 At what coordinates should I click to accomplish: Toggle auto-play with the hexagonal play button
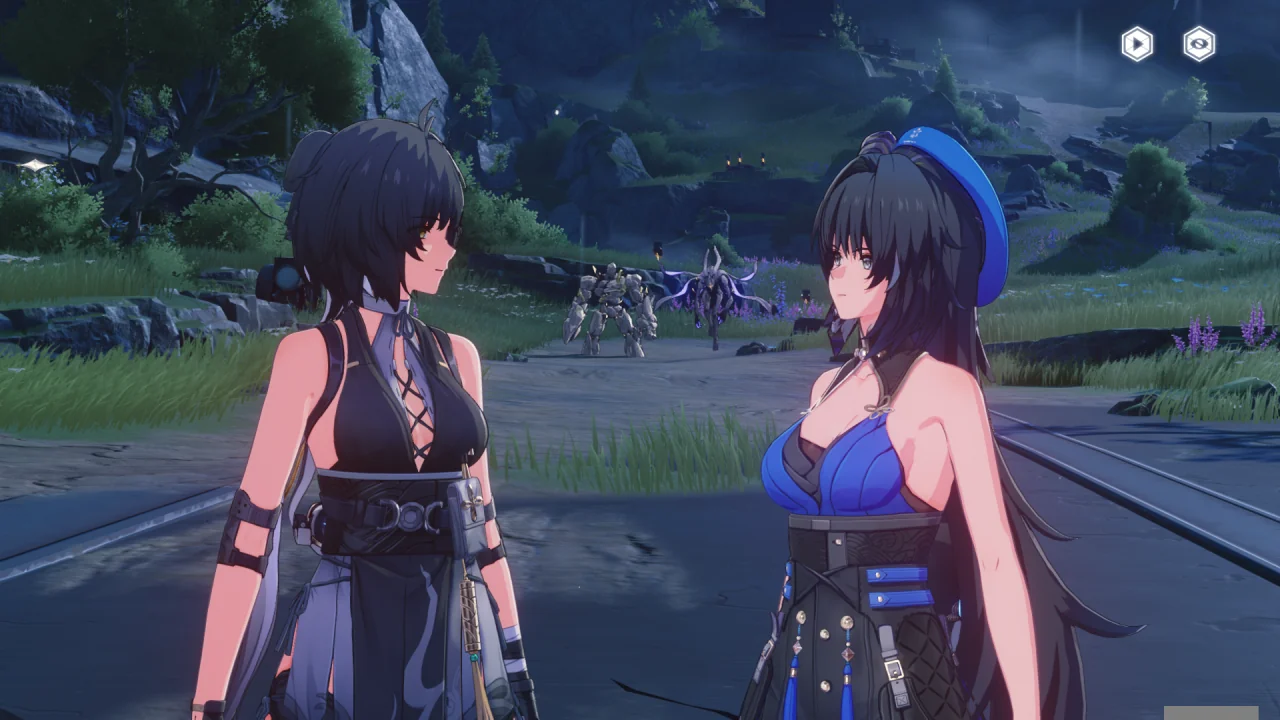tap(1137, 44)
